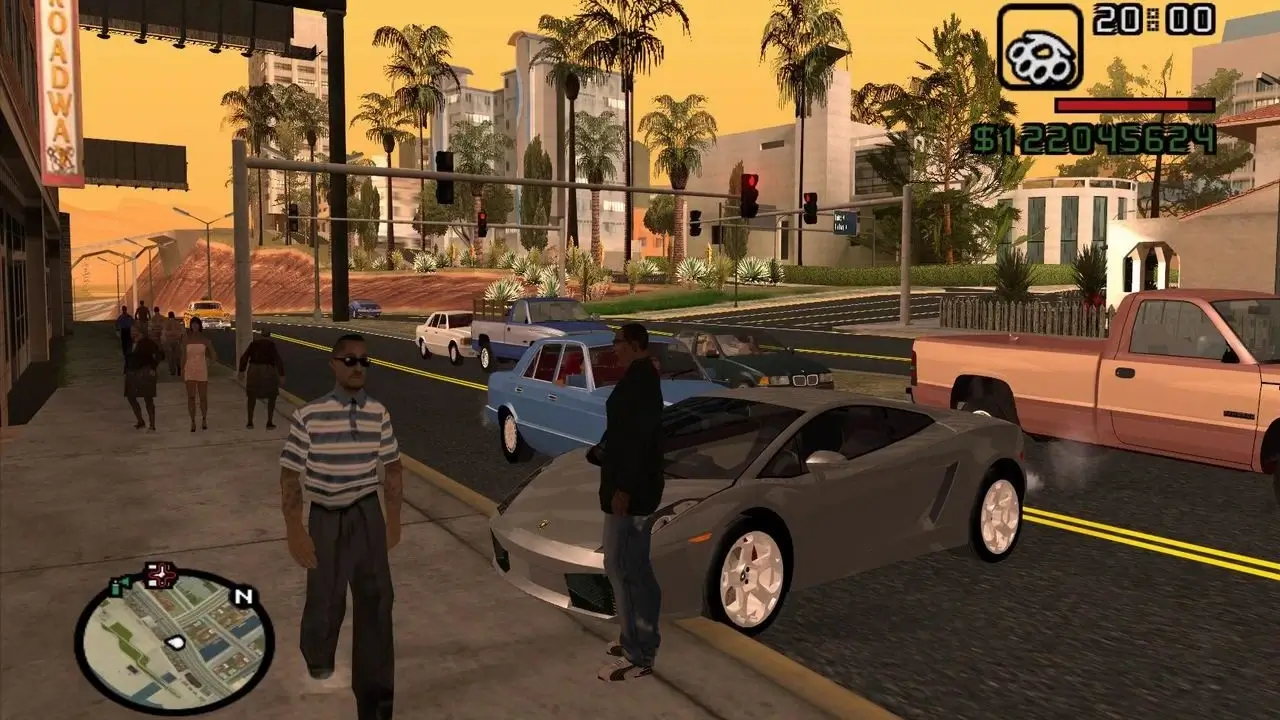The height and width of the screenshot is (720, 1280).
Task: Click the green street name sign near the traffic lights
Action: coord(846,222)
